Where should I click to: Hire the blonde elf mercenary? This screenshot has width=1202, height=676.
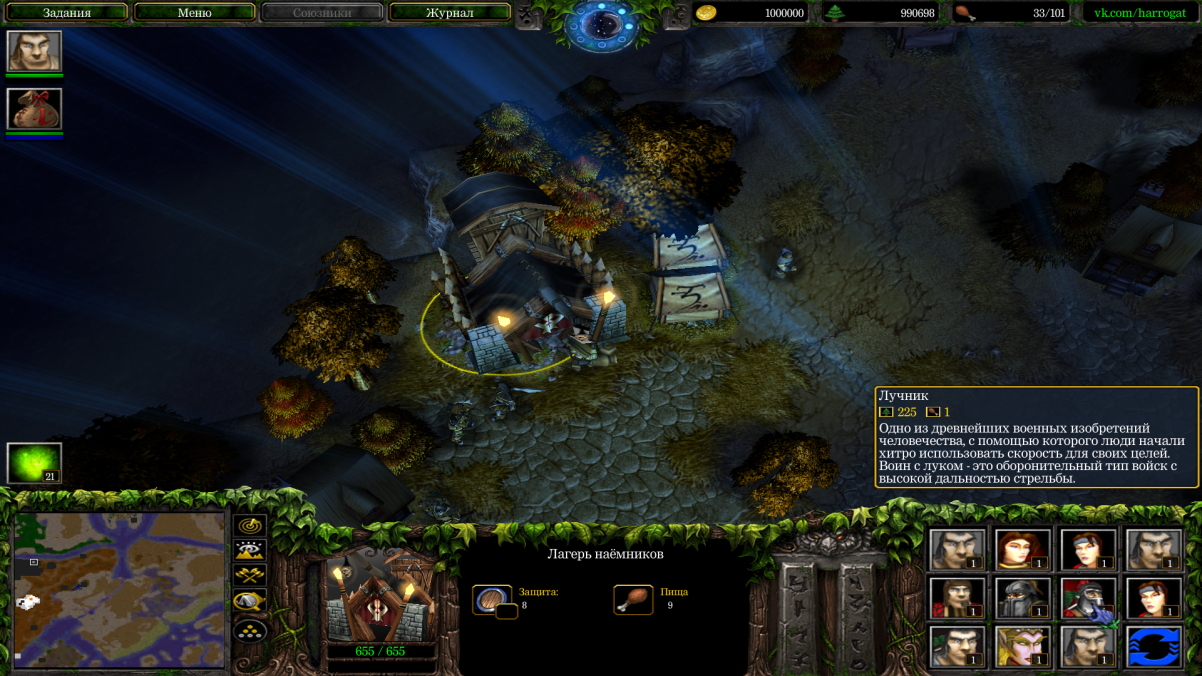(x=1023, y=646)
